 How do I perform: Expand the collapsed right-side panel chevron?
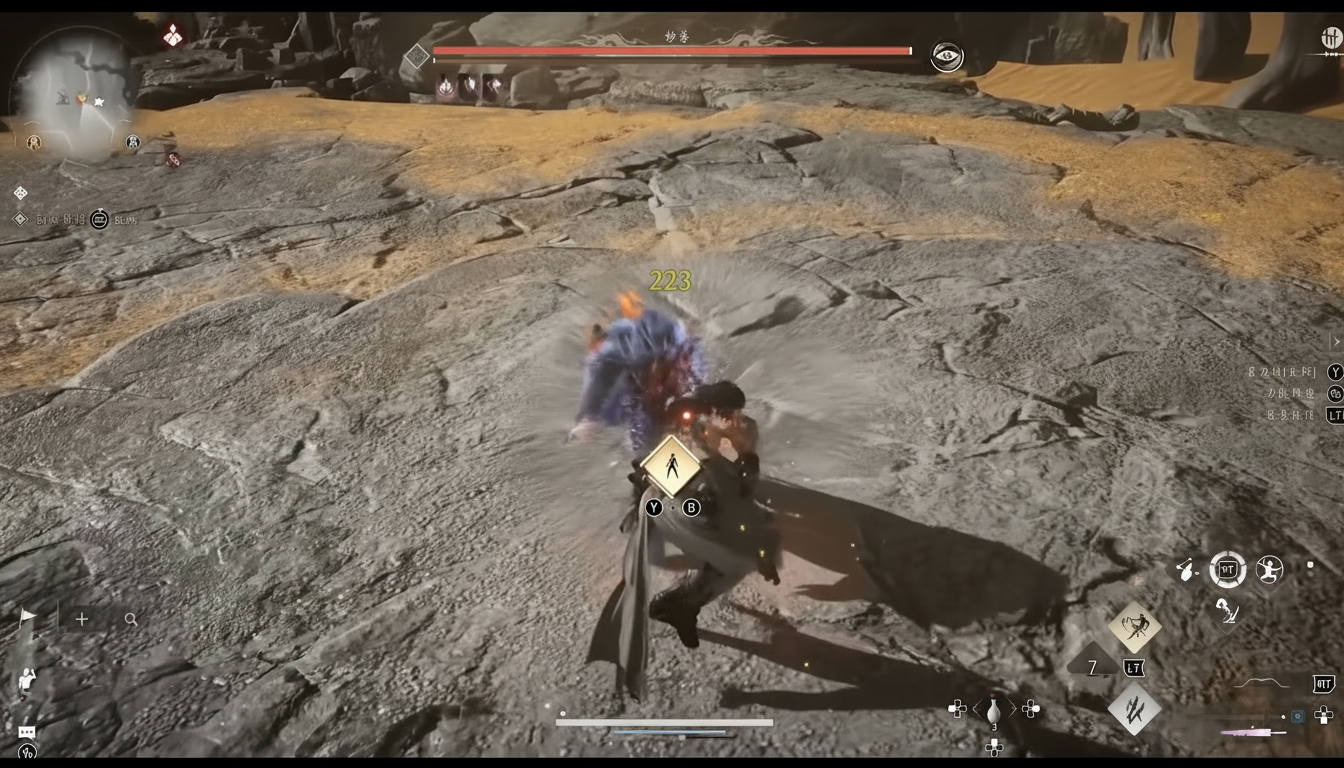click(1335, 341)
